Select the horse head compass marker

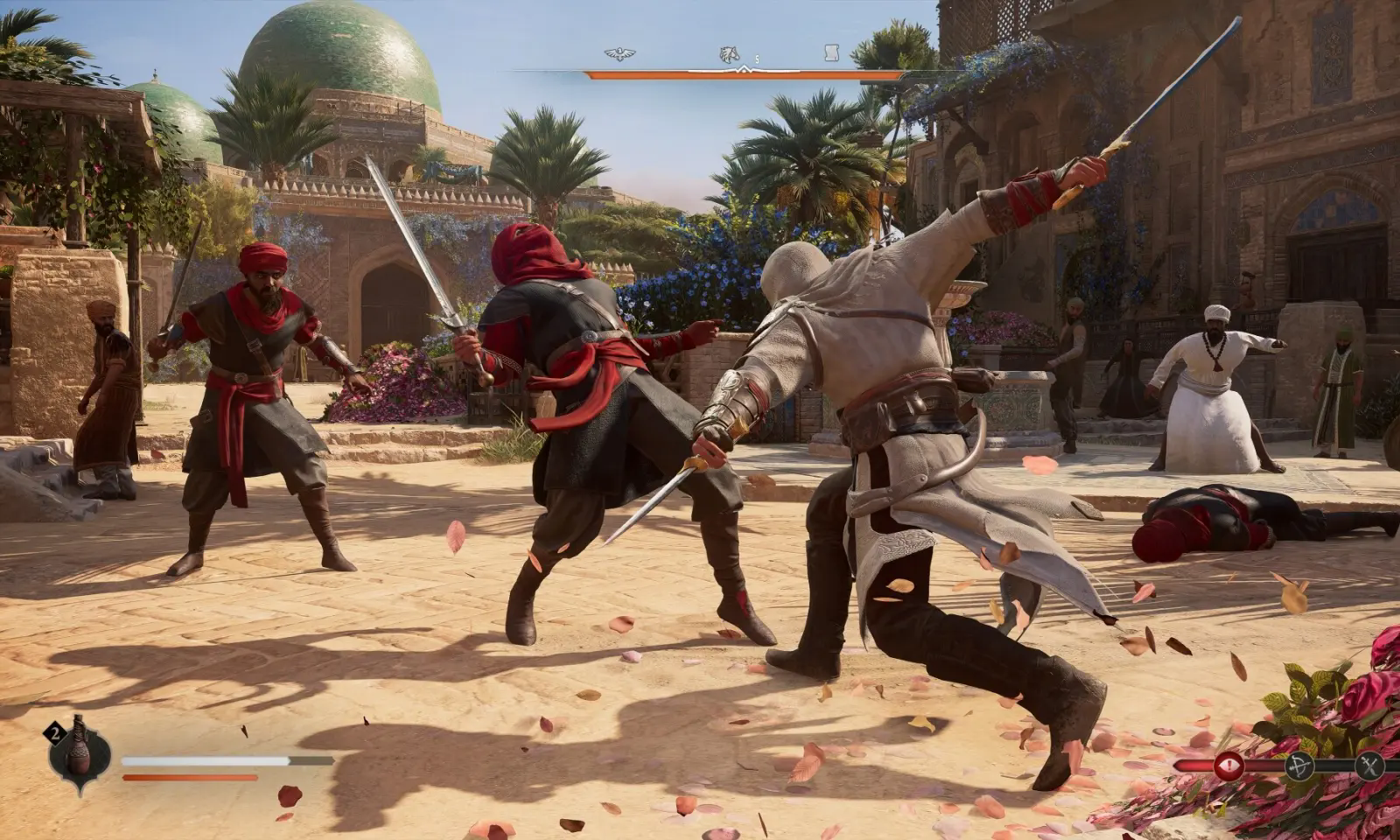(x=728, y=55)
